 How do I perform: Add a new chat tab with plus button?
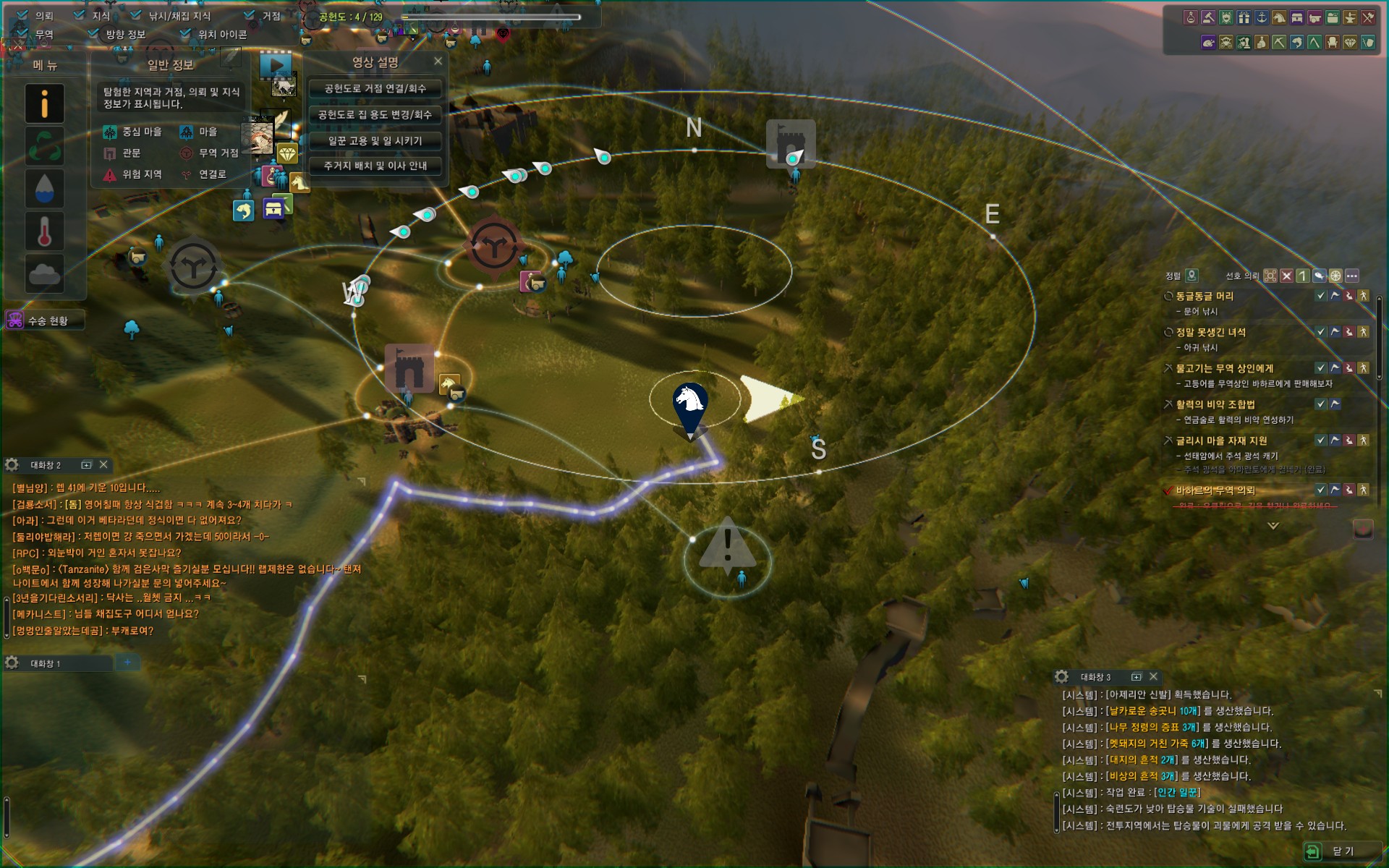[128, 662]
